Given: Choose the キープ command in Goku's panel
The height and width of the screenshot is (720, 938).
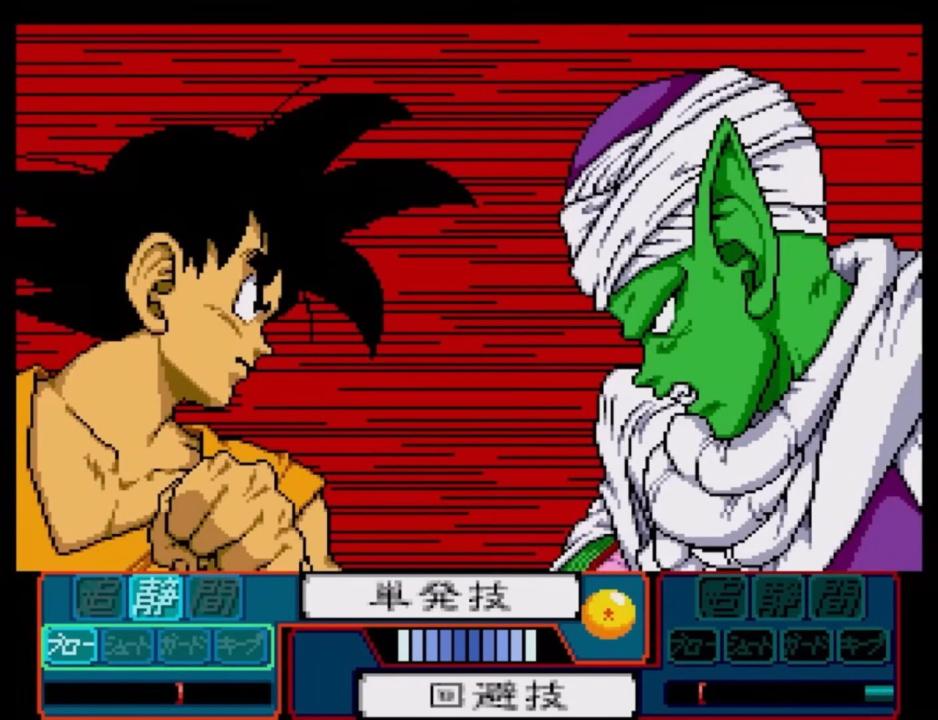Looking at the screenshot, I should 241,646.
